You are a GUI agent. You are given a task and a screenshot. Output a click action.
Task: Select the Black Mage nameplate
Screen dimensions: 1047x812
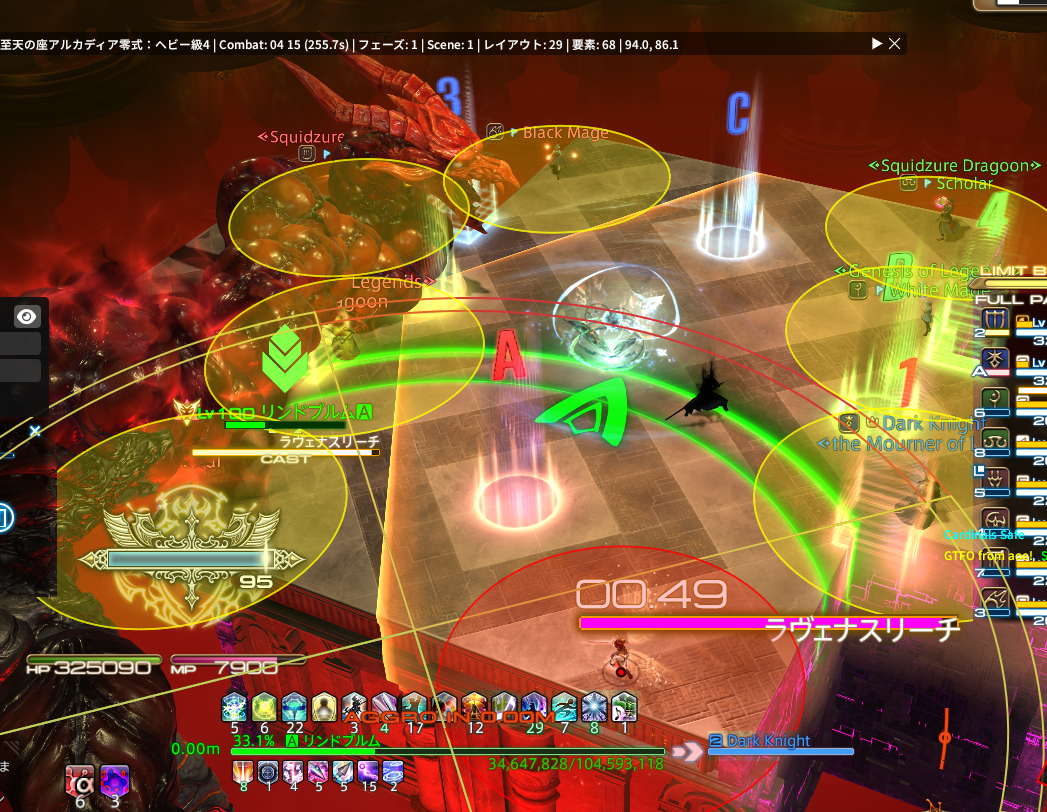pos(565,133)
